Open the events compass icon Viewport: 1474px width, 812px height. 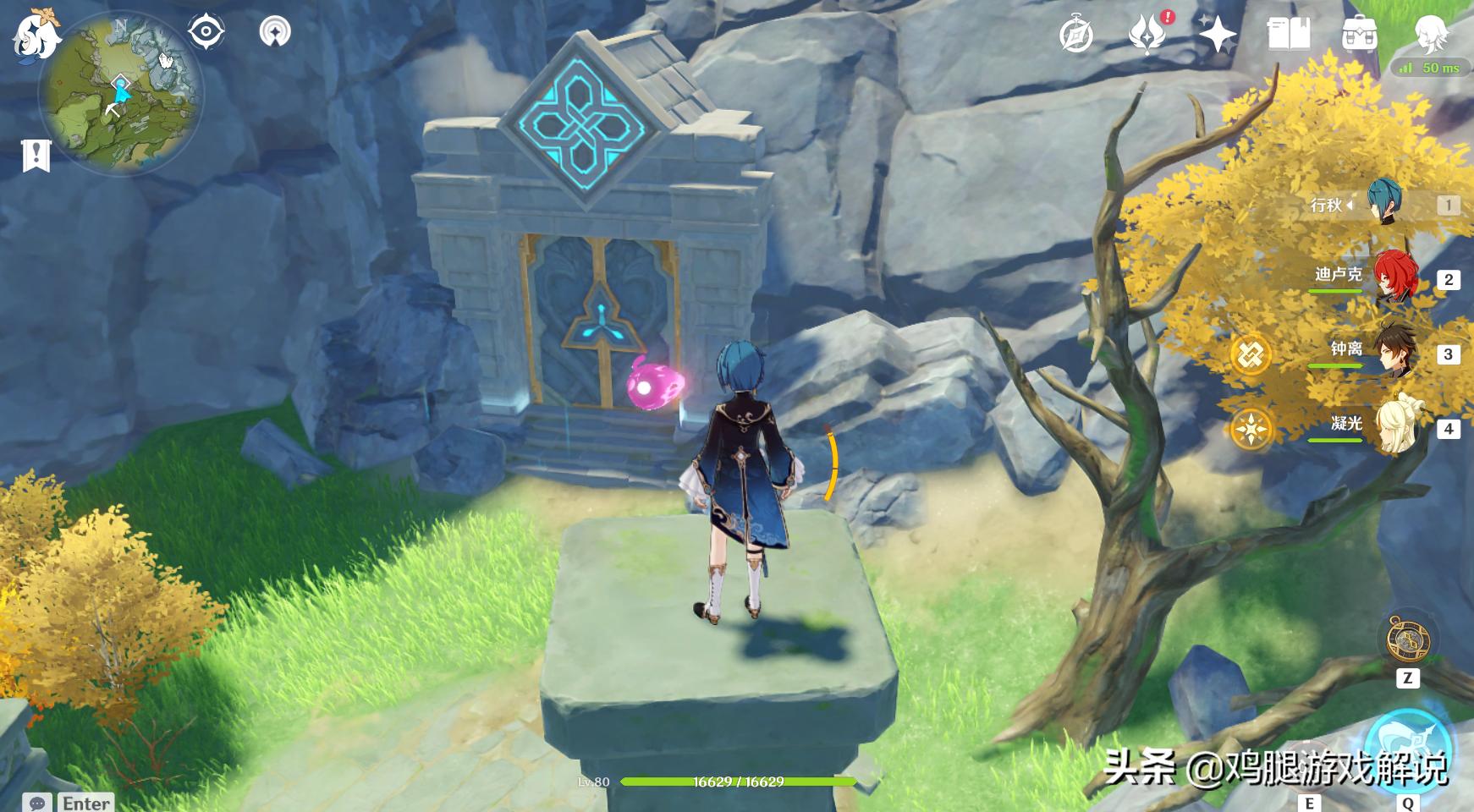pyautogui.click(x=1076, y=36)
